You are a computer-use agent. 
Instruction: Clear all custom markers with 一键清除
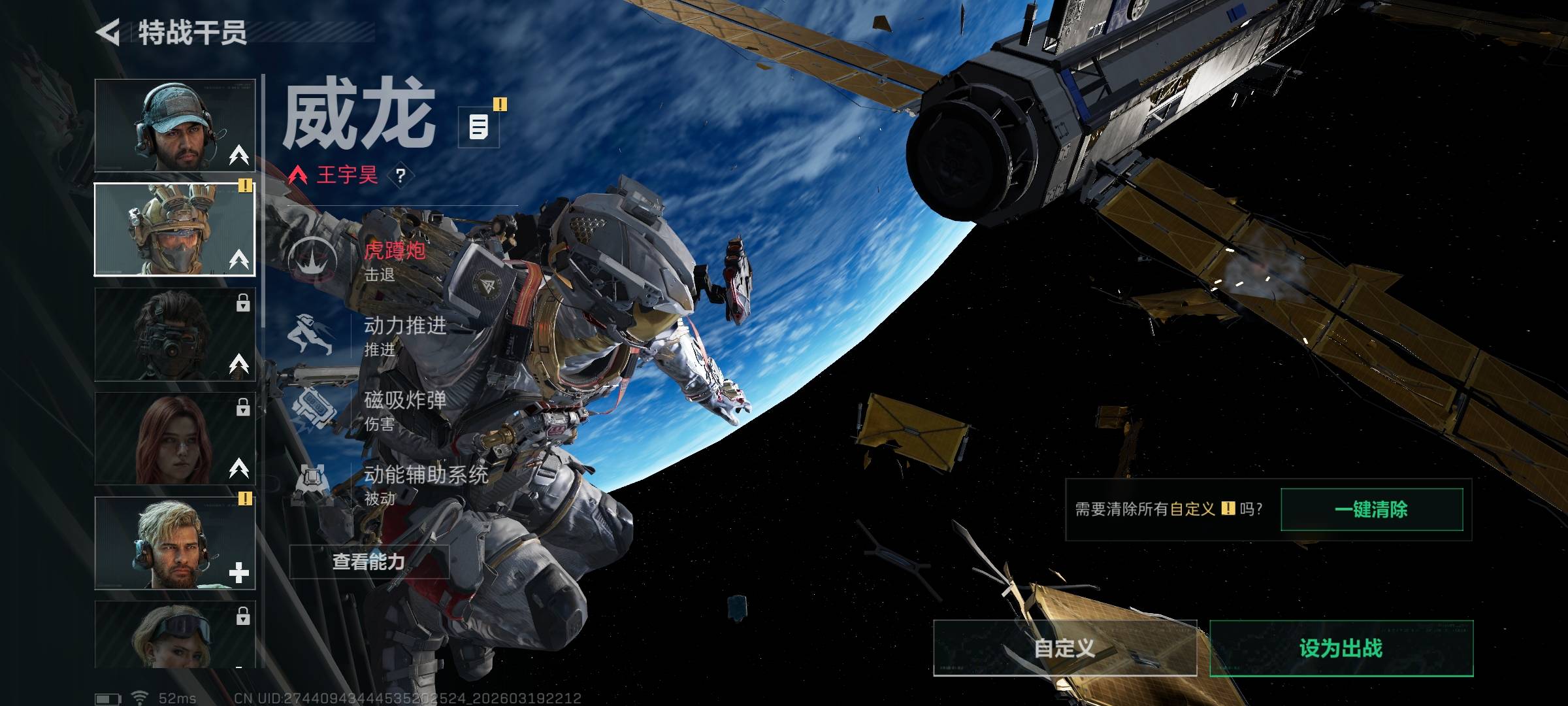1371,510
